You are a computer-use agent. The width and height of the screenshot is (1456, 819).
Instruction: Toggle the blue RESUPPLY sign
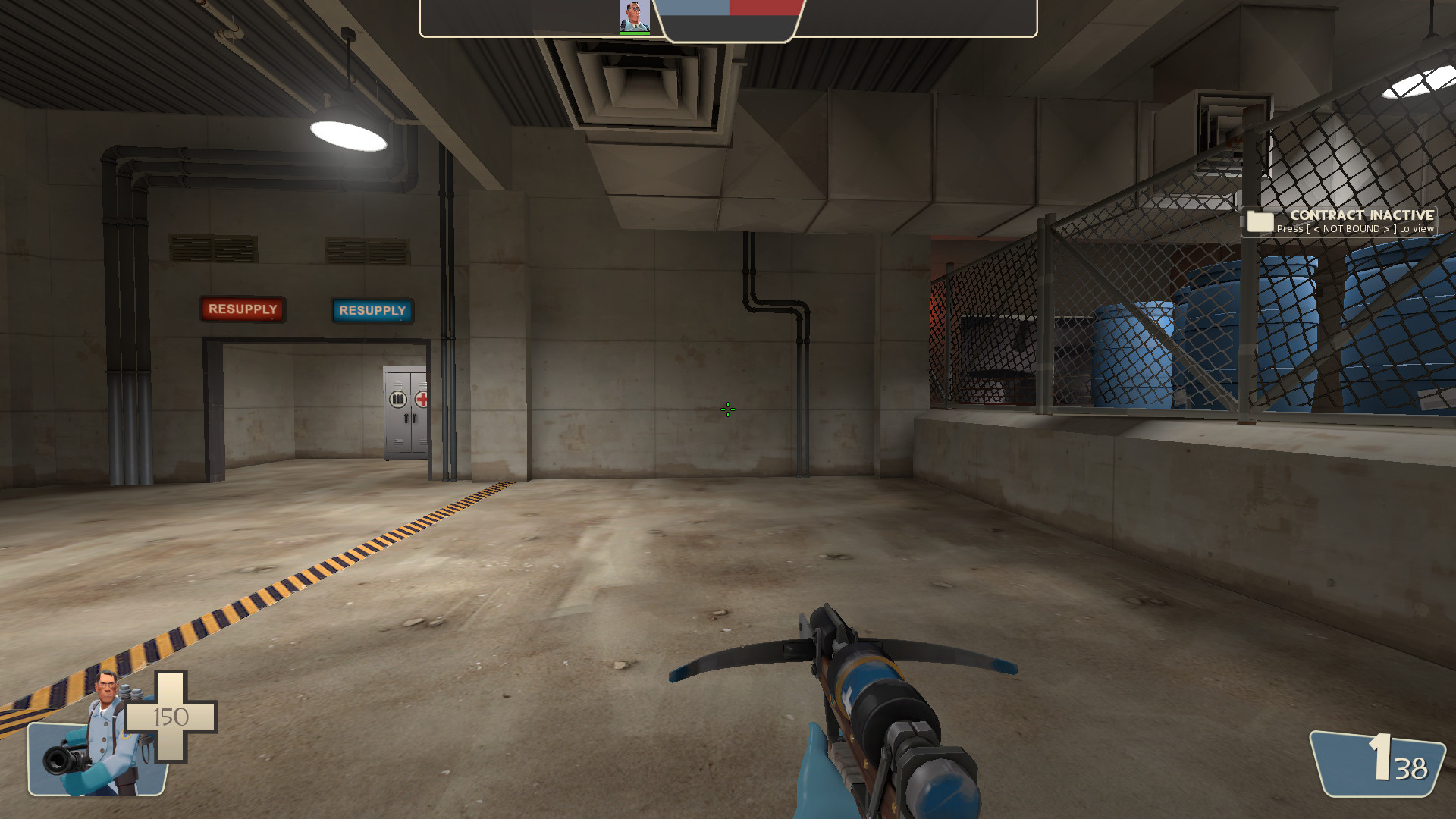(372, 311)
